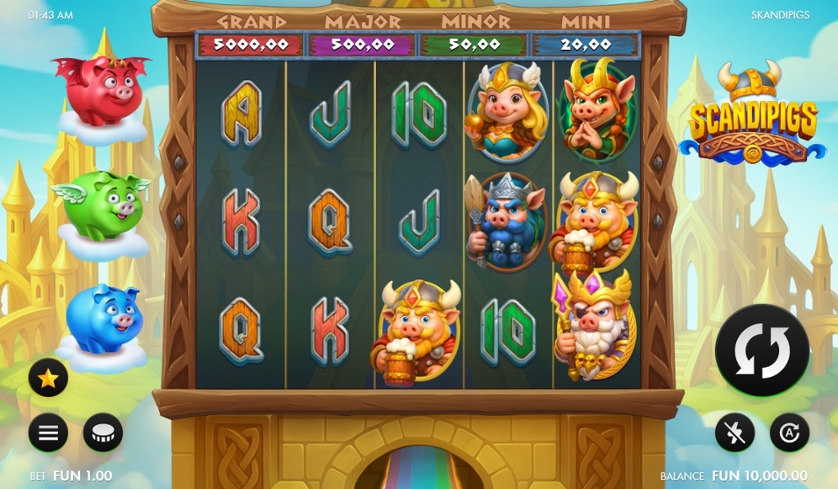Activate the autoplay button
838x489 pixels.
click(x=789, y=432)
